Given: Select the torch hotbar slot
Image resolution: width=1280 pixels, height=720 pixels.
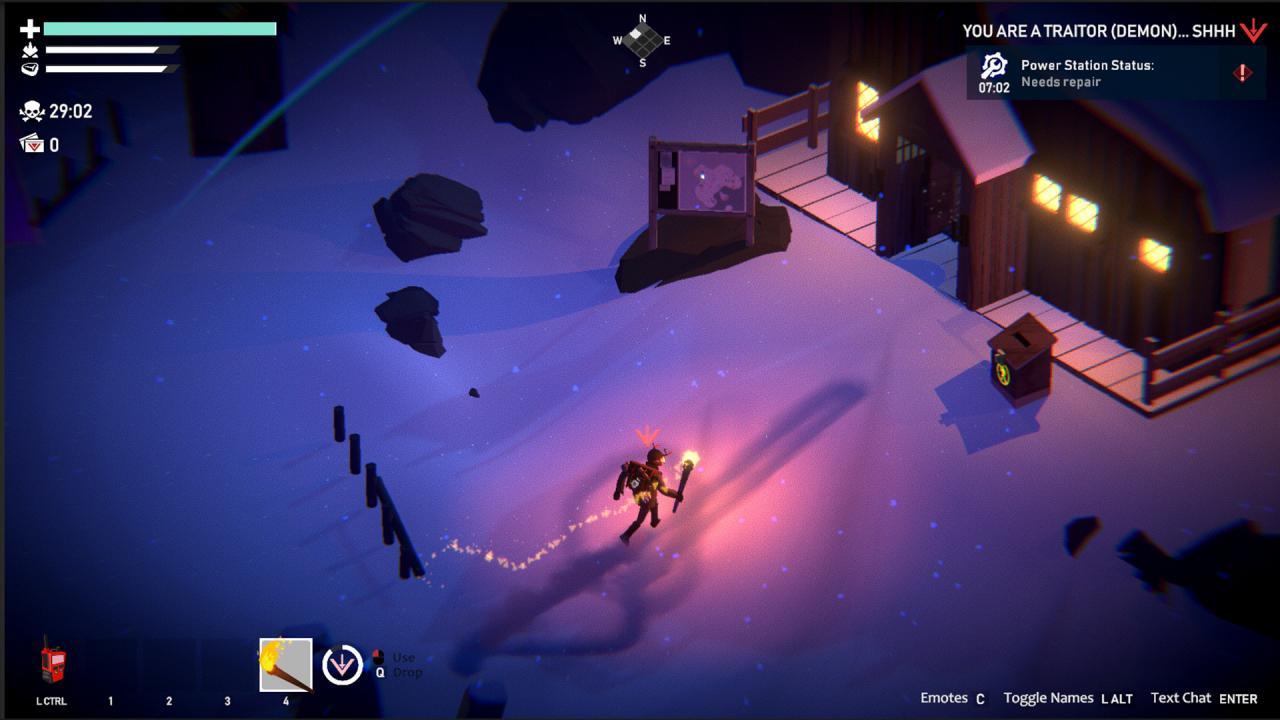Looking at the screenshot, I should click(x=286, y=664).
